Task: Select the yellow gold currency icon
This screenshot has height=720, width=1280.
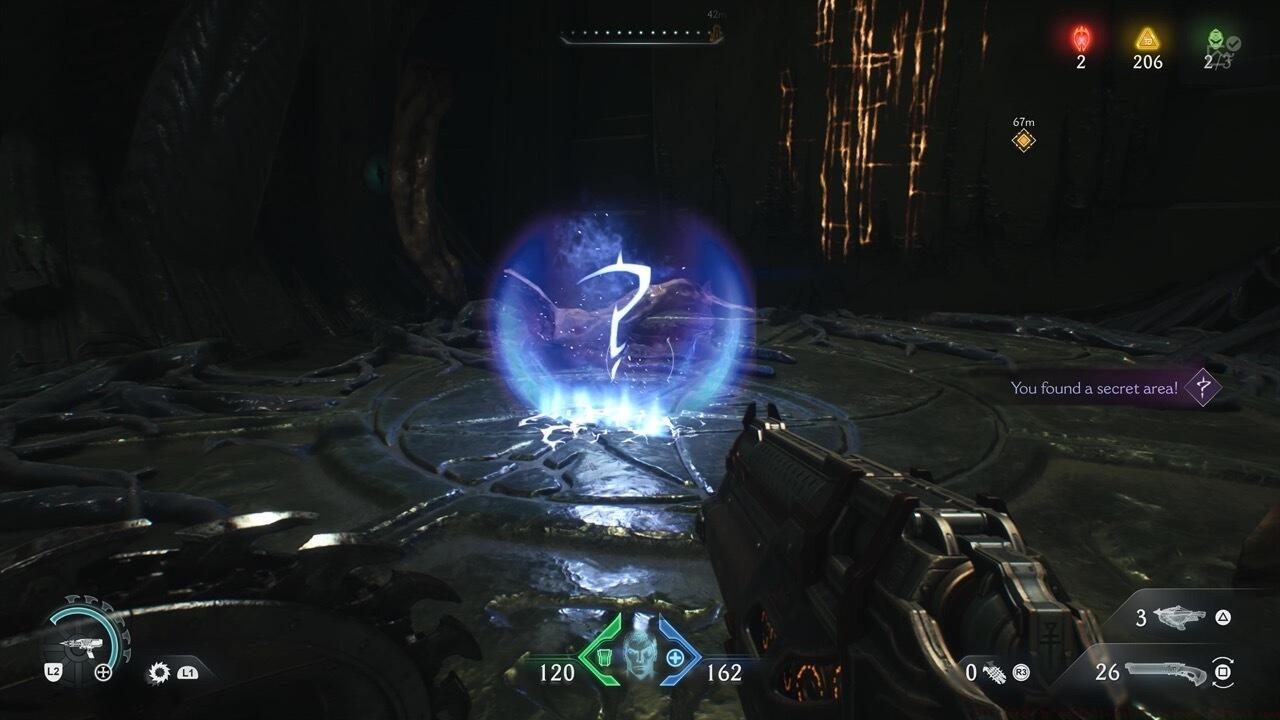Action: coord(1147,39)
